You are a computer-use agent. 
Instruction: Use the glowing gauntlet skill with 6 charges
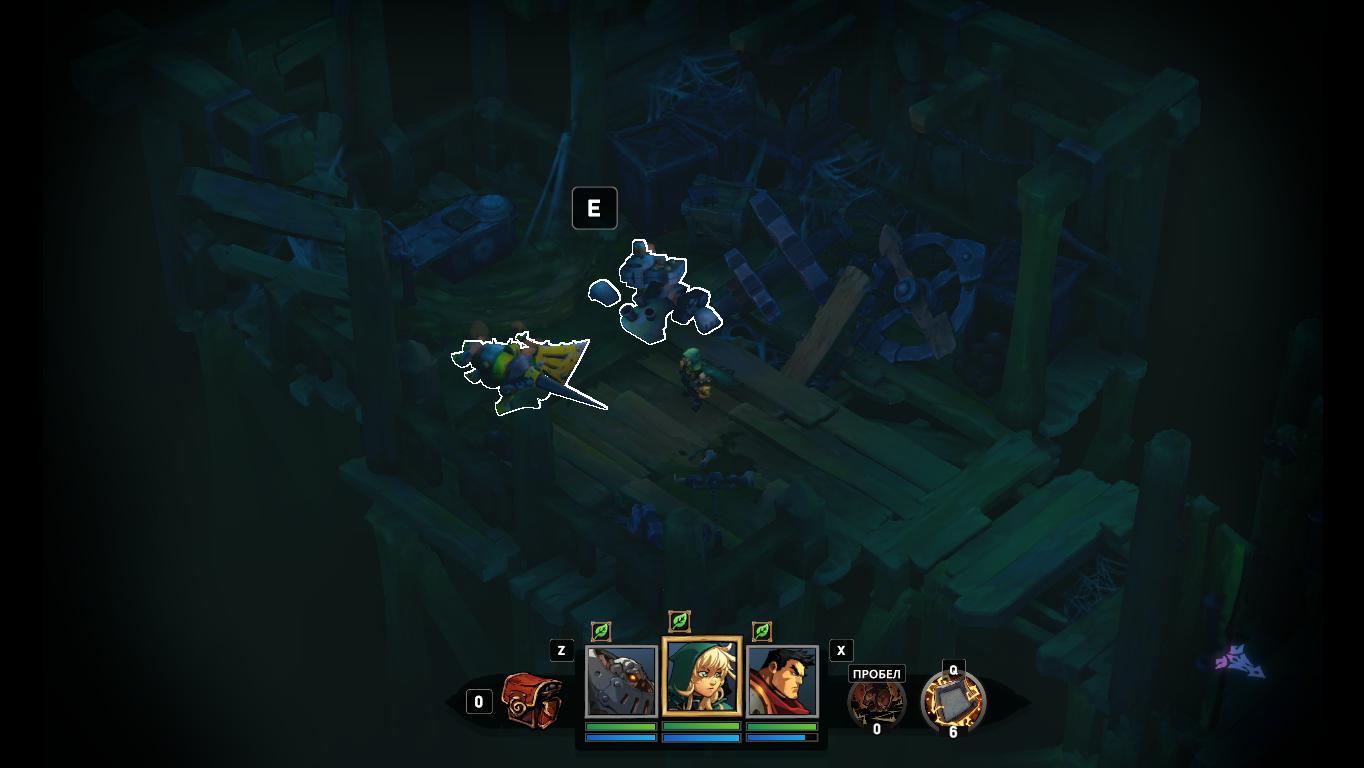coord(953,700)
